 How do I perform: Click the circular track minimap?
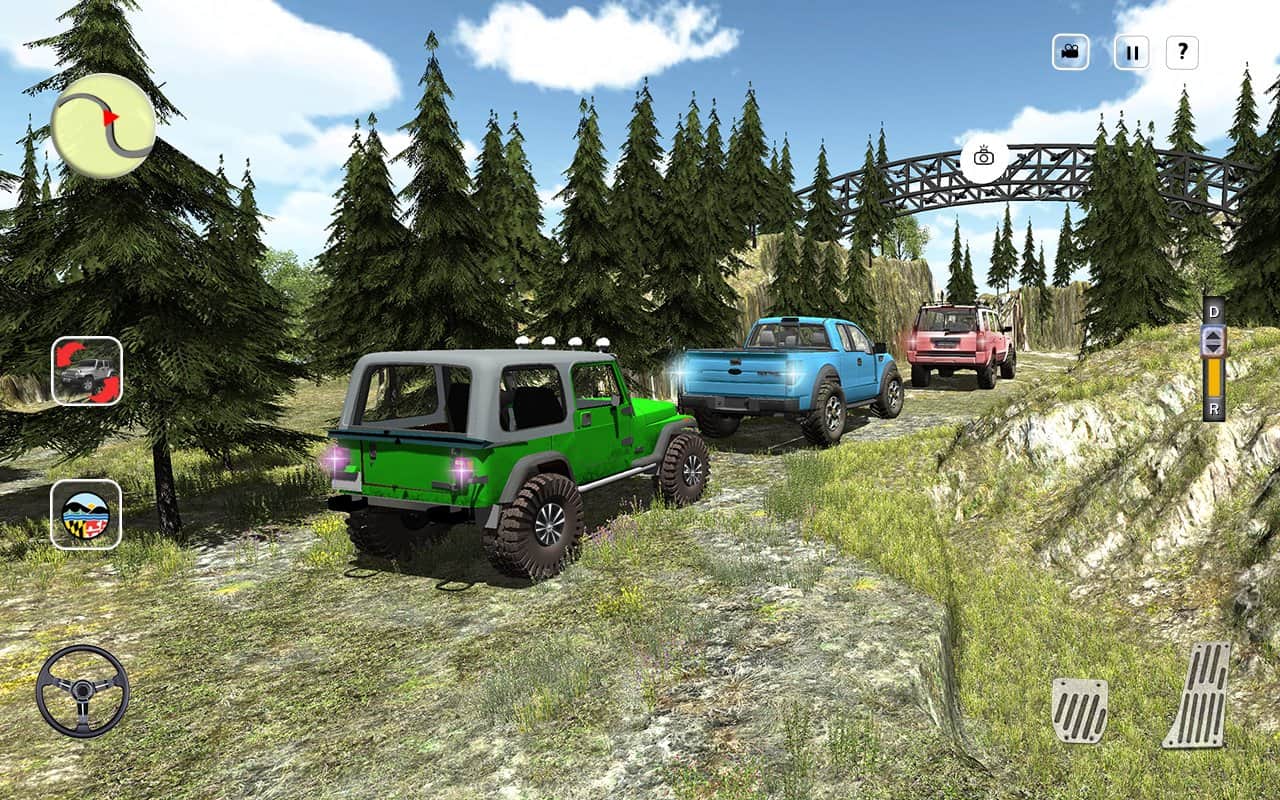pos(103,126)
